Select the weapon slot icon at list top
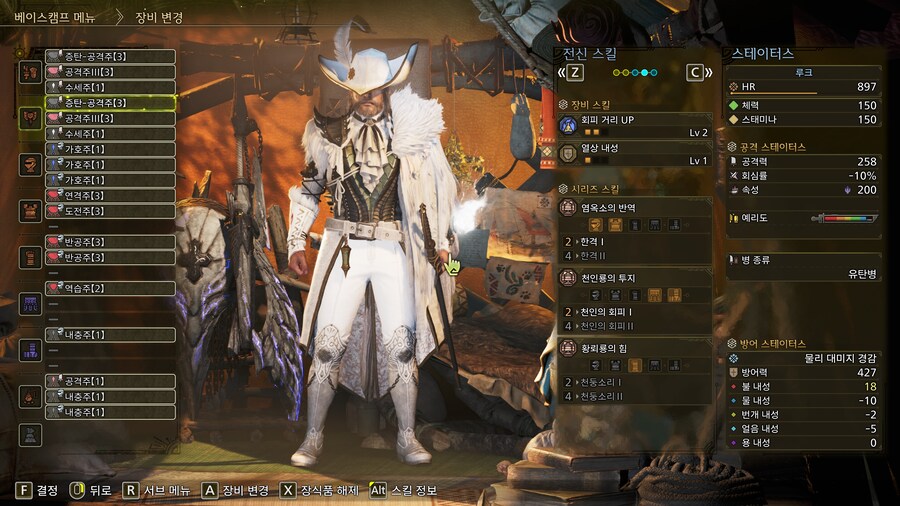This screenshot has width=900, height=506. (30, 71)
